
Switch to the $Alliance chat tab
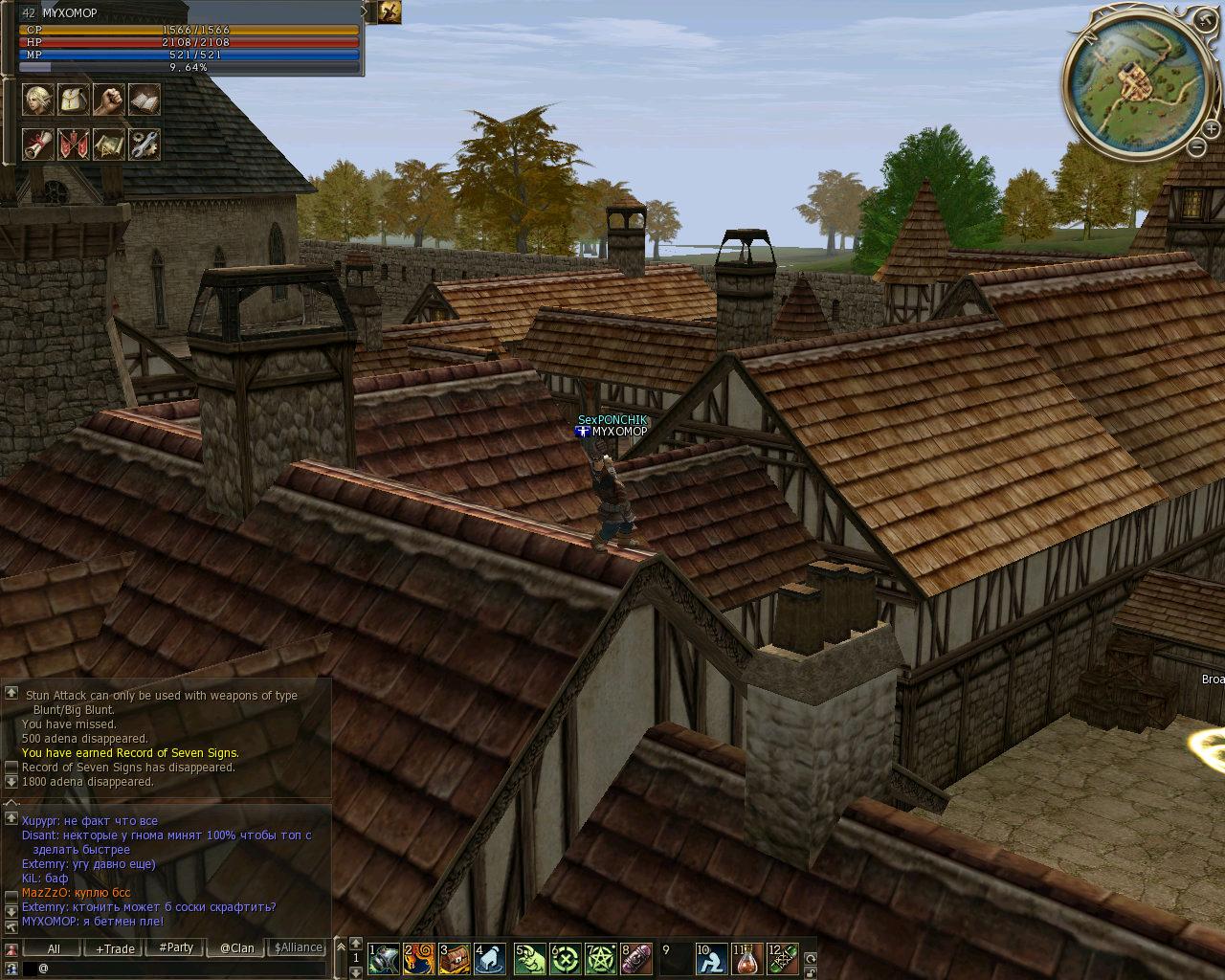click(299, 948)
